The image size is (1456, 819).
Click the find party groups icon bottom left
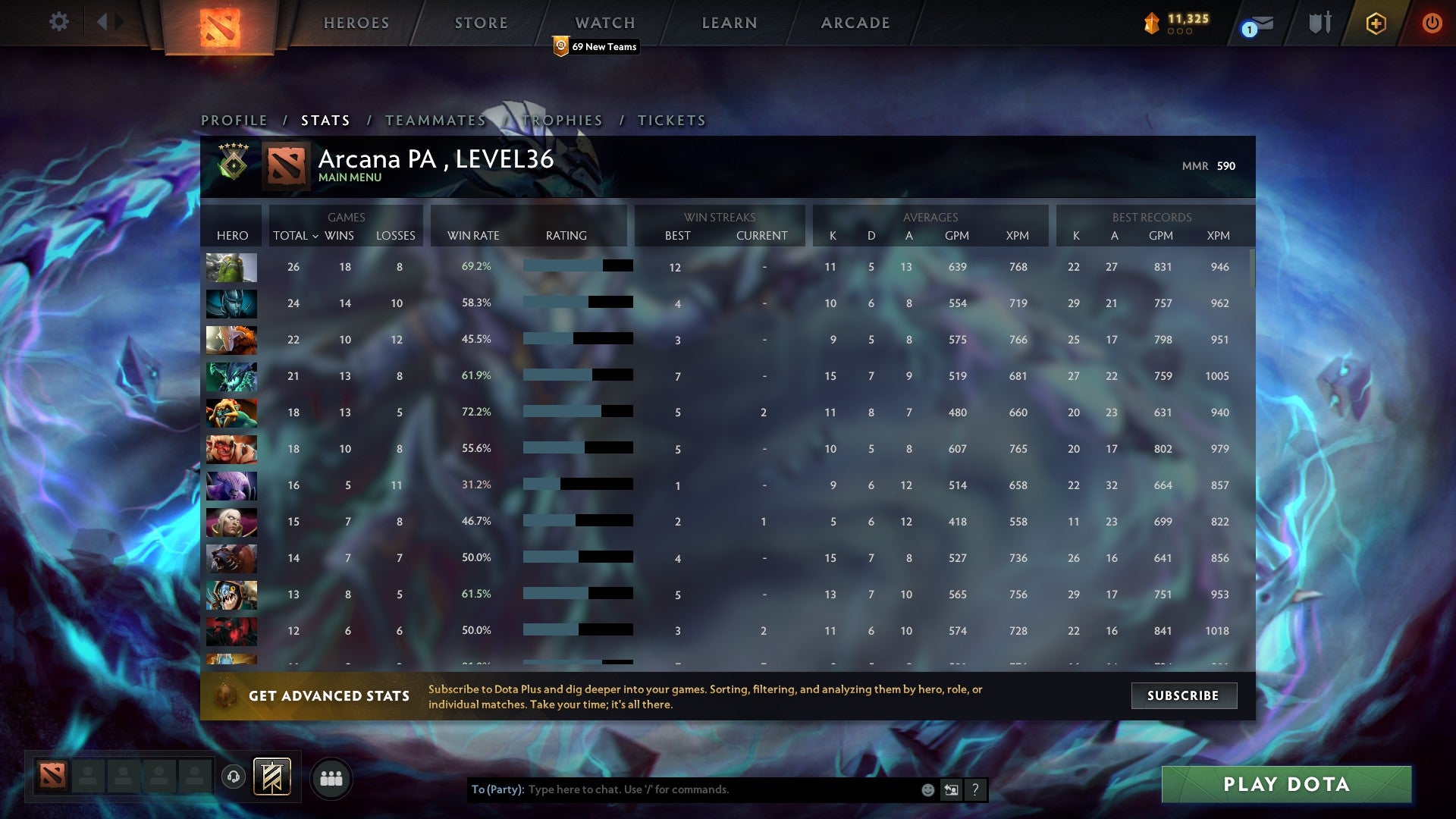(x=331, y=777)
